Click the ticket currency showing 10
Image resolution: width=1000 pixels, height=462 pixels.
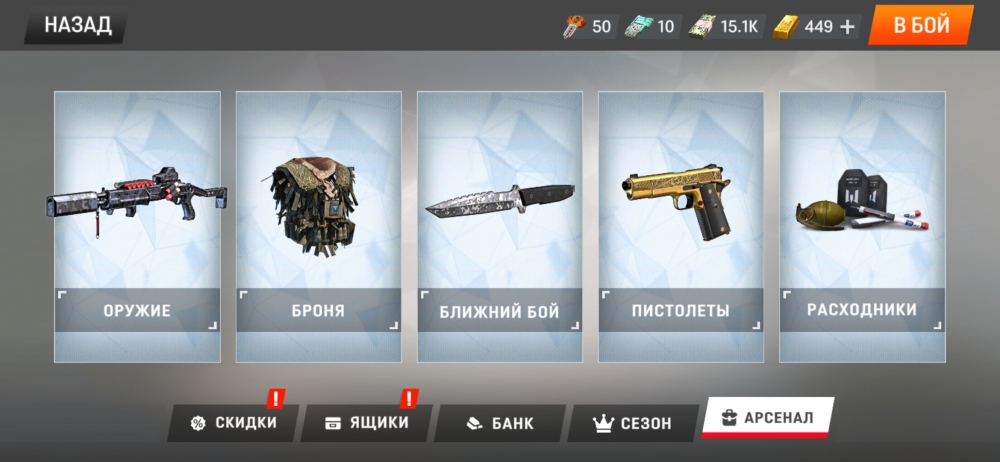tap(651, 27)
